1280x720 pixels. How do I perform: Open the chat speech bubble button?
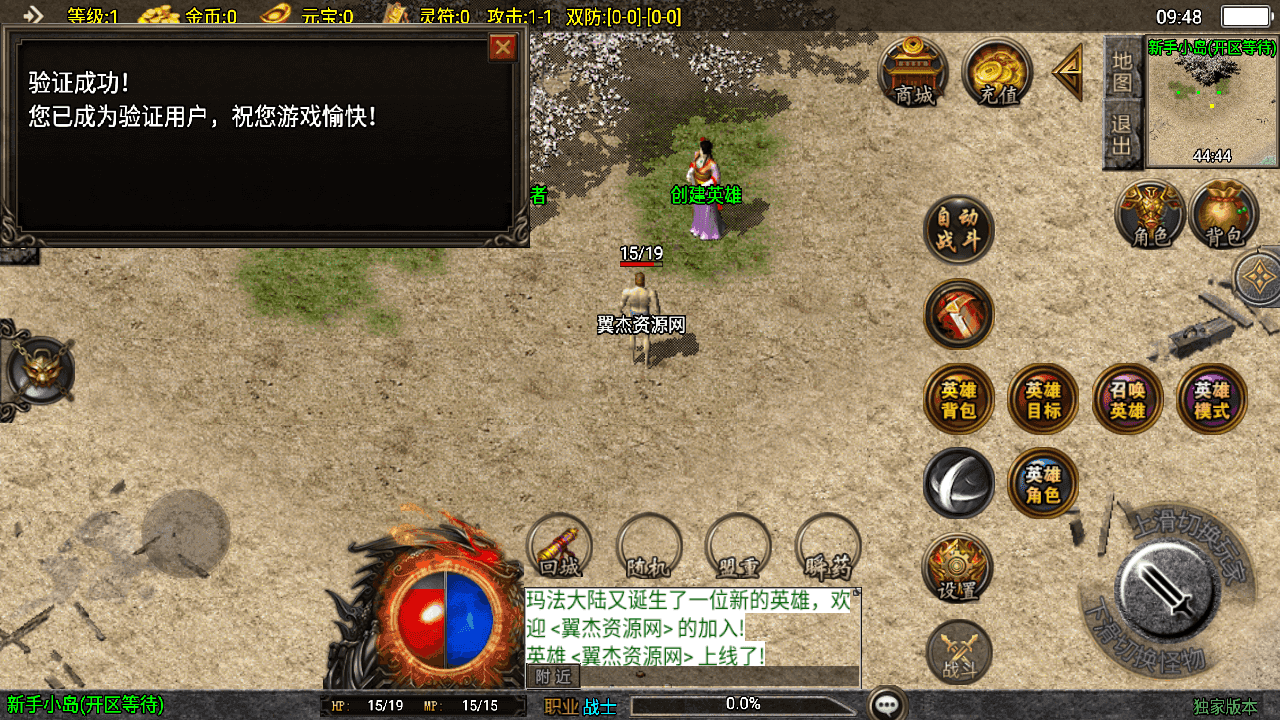point(887,704)
